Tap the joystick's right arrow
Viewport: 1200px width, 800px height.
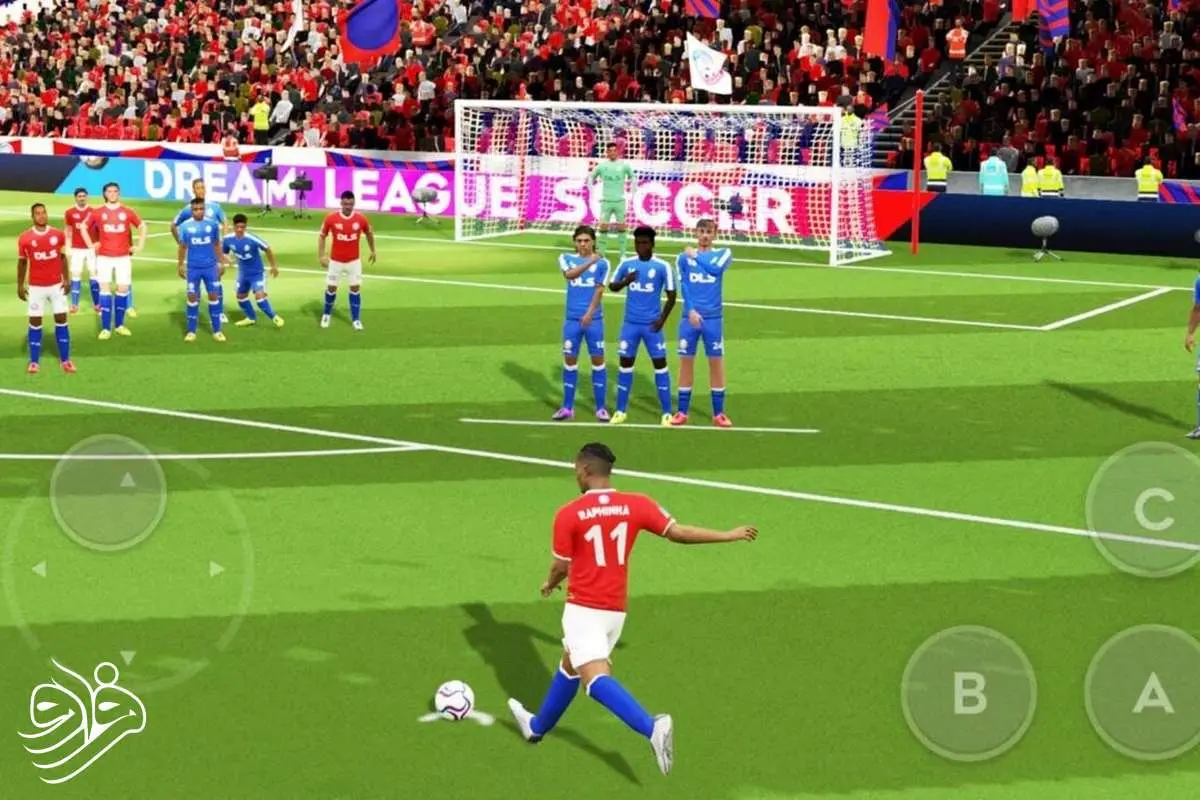tap(216, 569)
